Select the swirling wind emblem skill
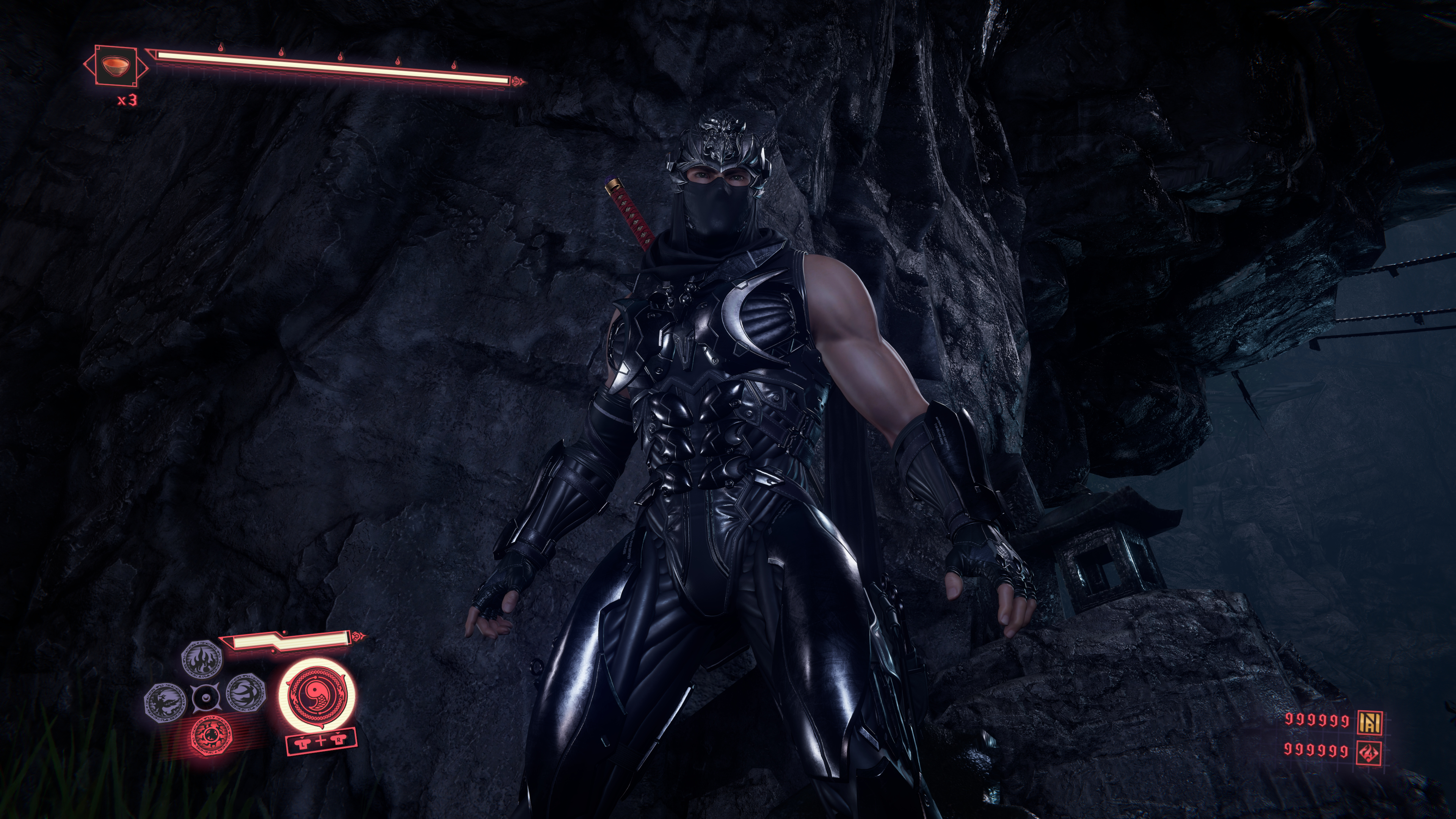The width and height of the screenshot is (1456, 819). point(246,693)
